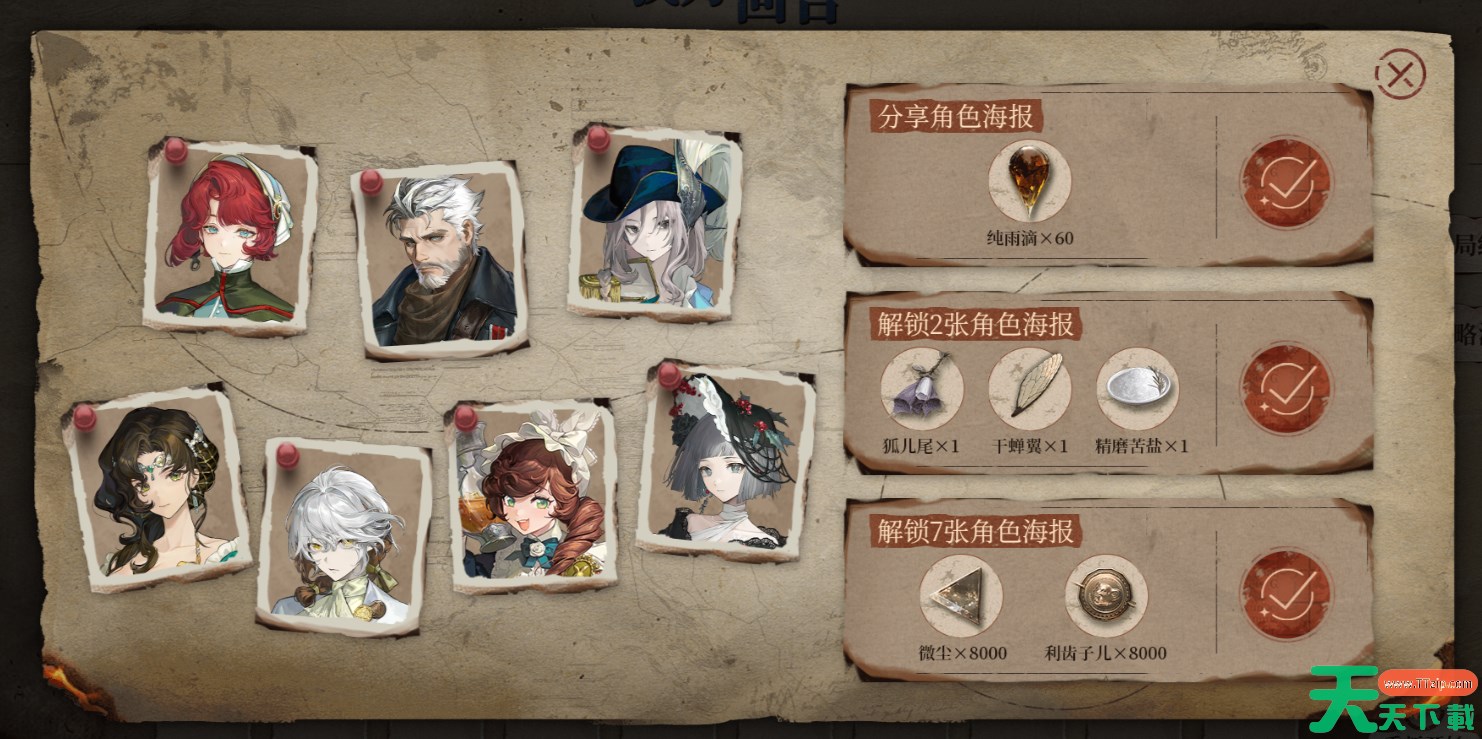Inspect the 精磨苦盐 salt dish reward

point(1137,389)
